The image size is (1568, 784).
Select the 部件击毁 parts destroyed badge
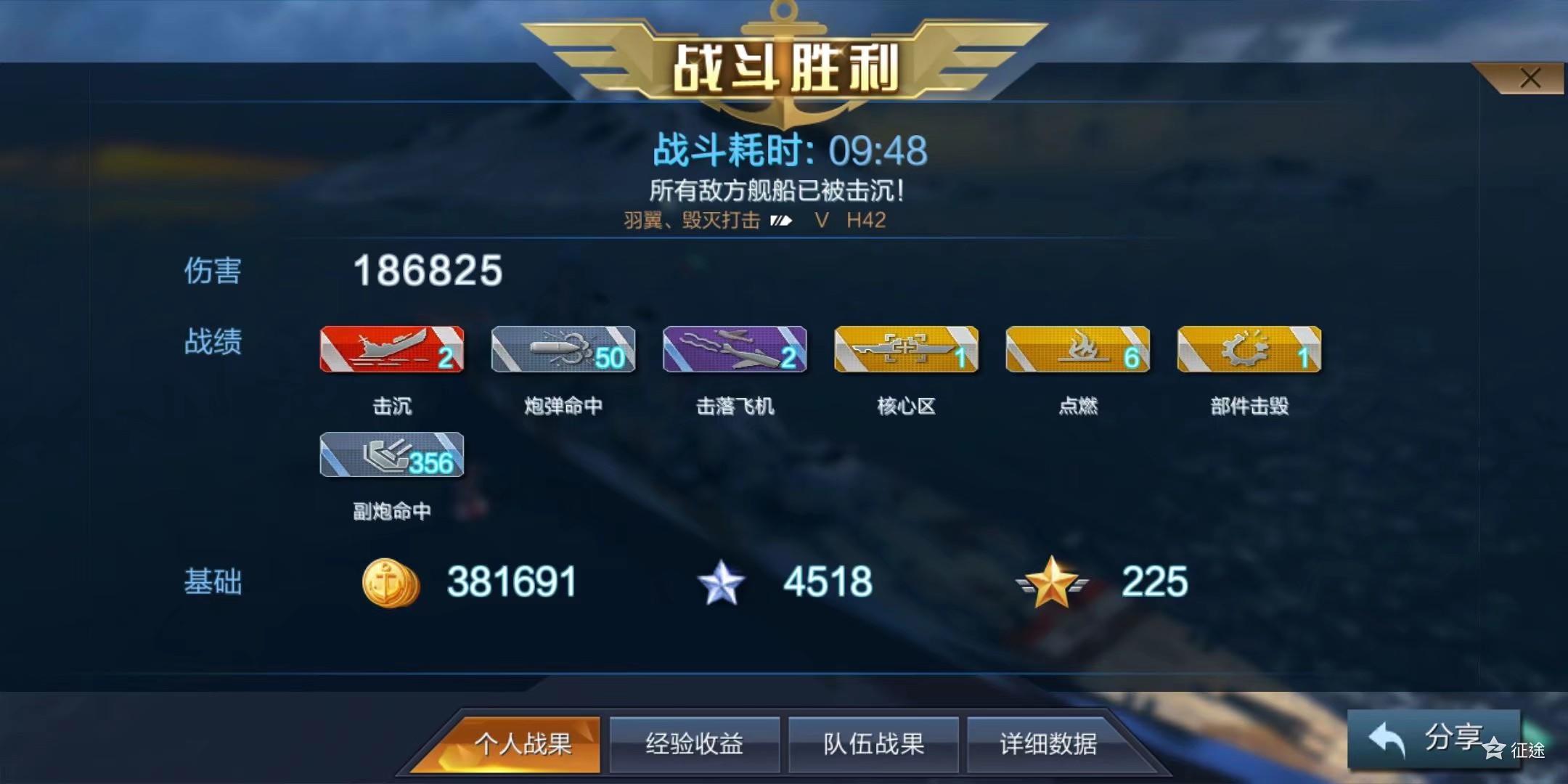click(x=1248, y=349)
